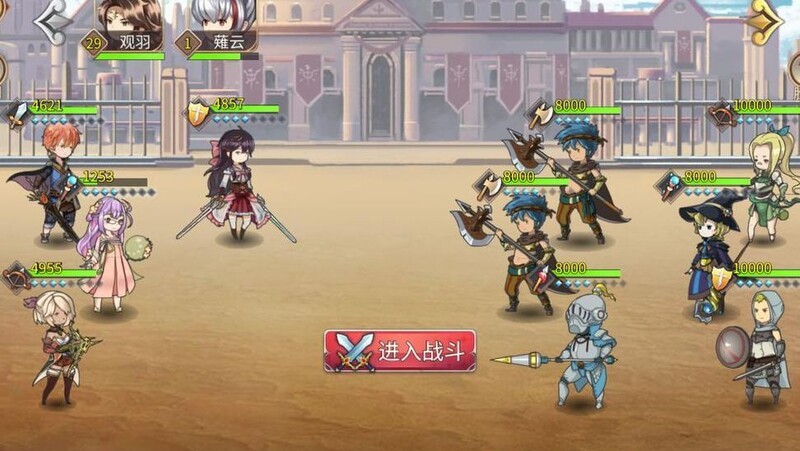Click the 进入战斗 enter battle button
Screen dimensions: 800x451
pos(400,351)
